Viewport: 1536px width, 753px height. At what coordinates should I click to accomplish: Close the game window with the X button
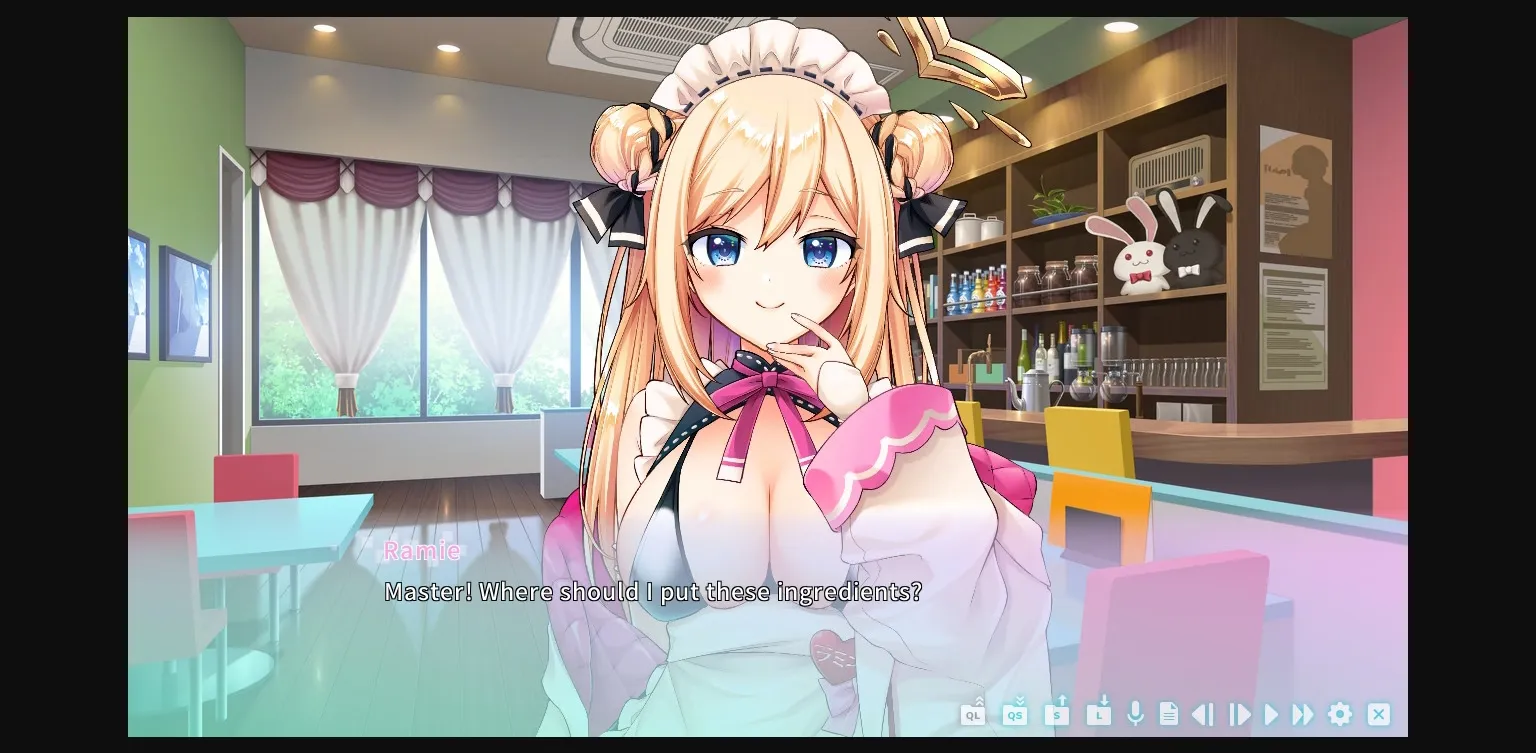1378,715
